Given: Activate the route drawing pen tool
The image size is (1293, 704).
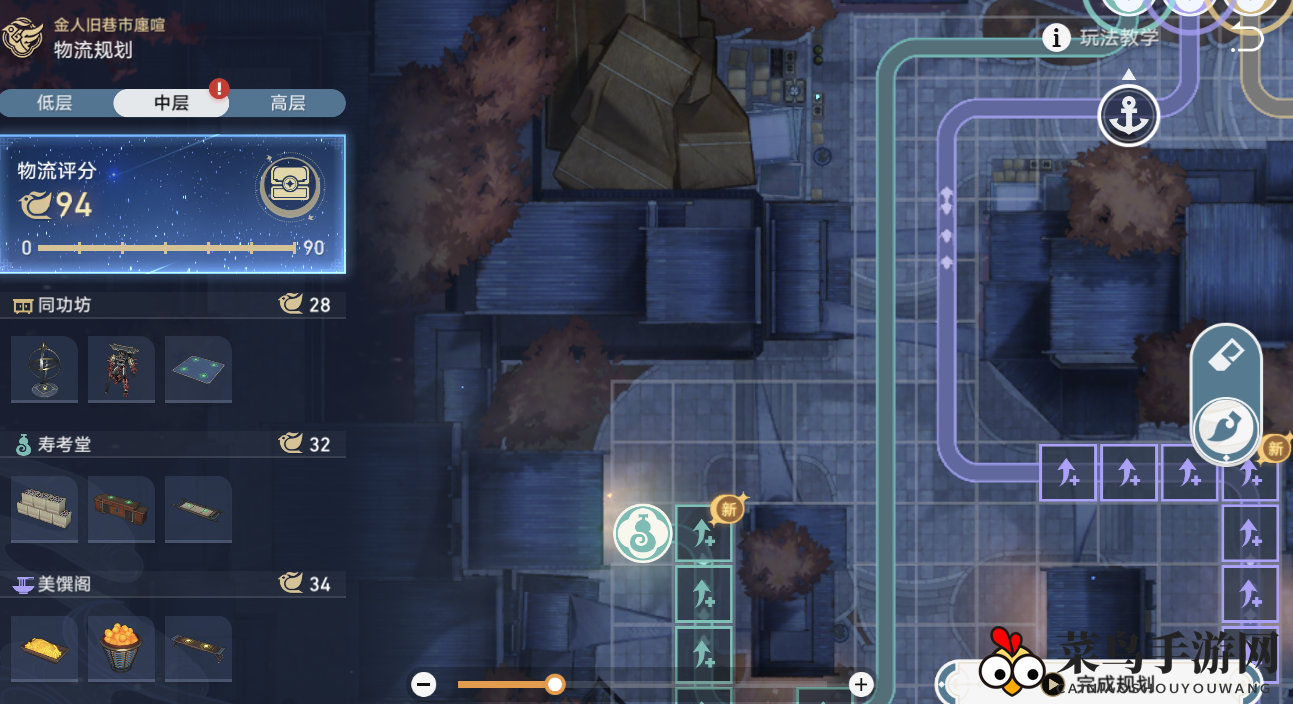Looking at the screenshot, I should [1226, 428].
